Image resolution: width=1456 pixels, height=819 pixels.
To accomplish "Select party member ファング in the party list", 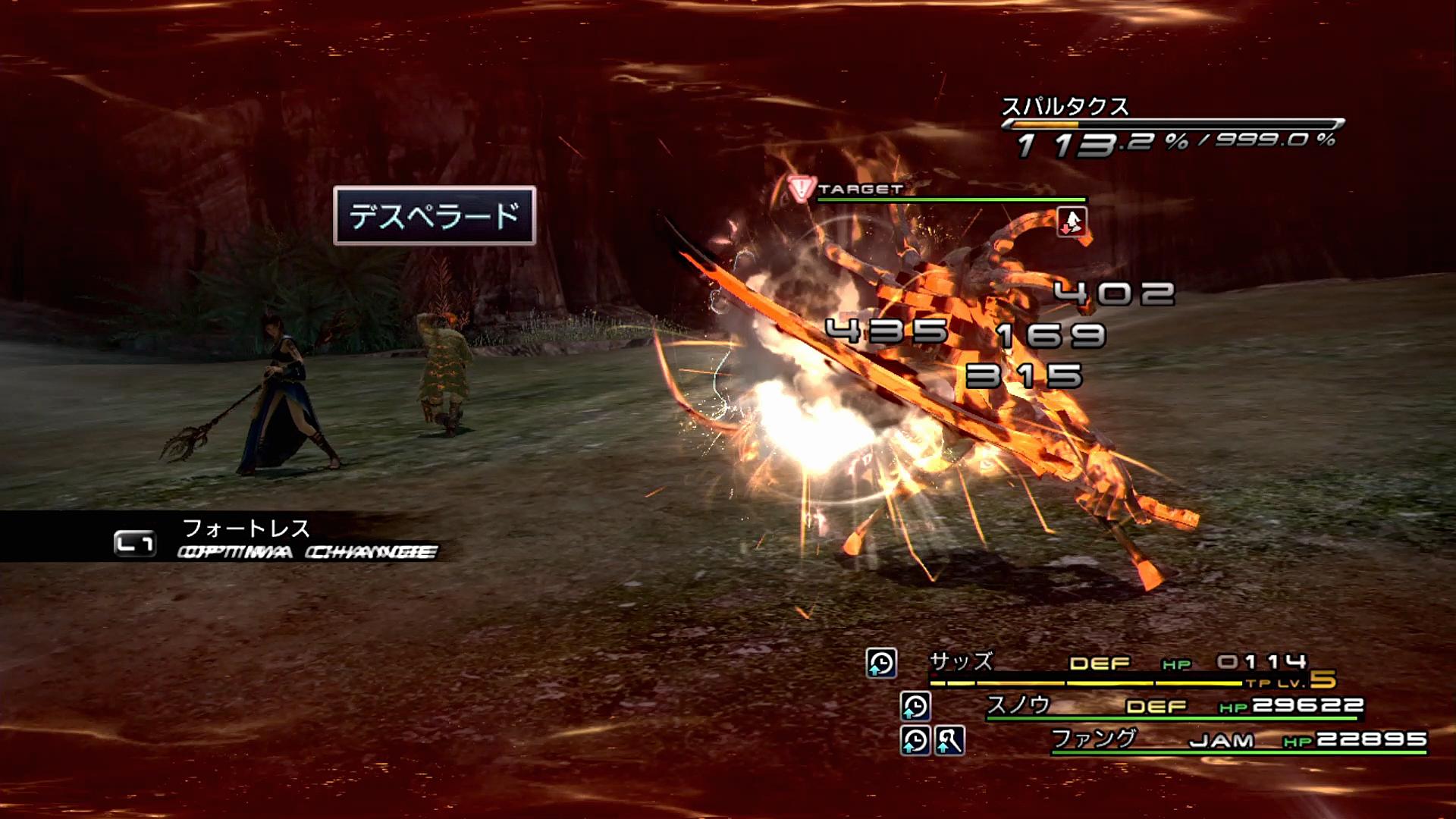I will (x=1094, y=738).
